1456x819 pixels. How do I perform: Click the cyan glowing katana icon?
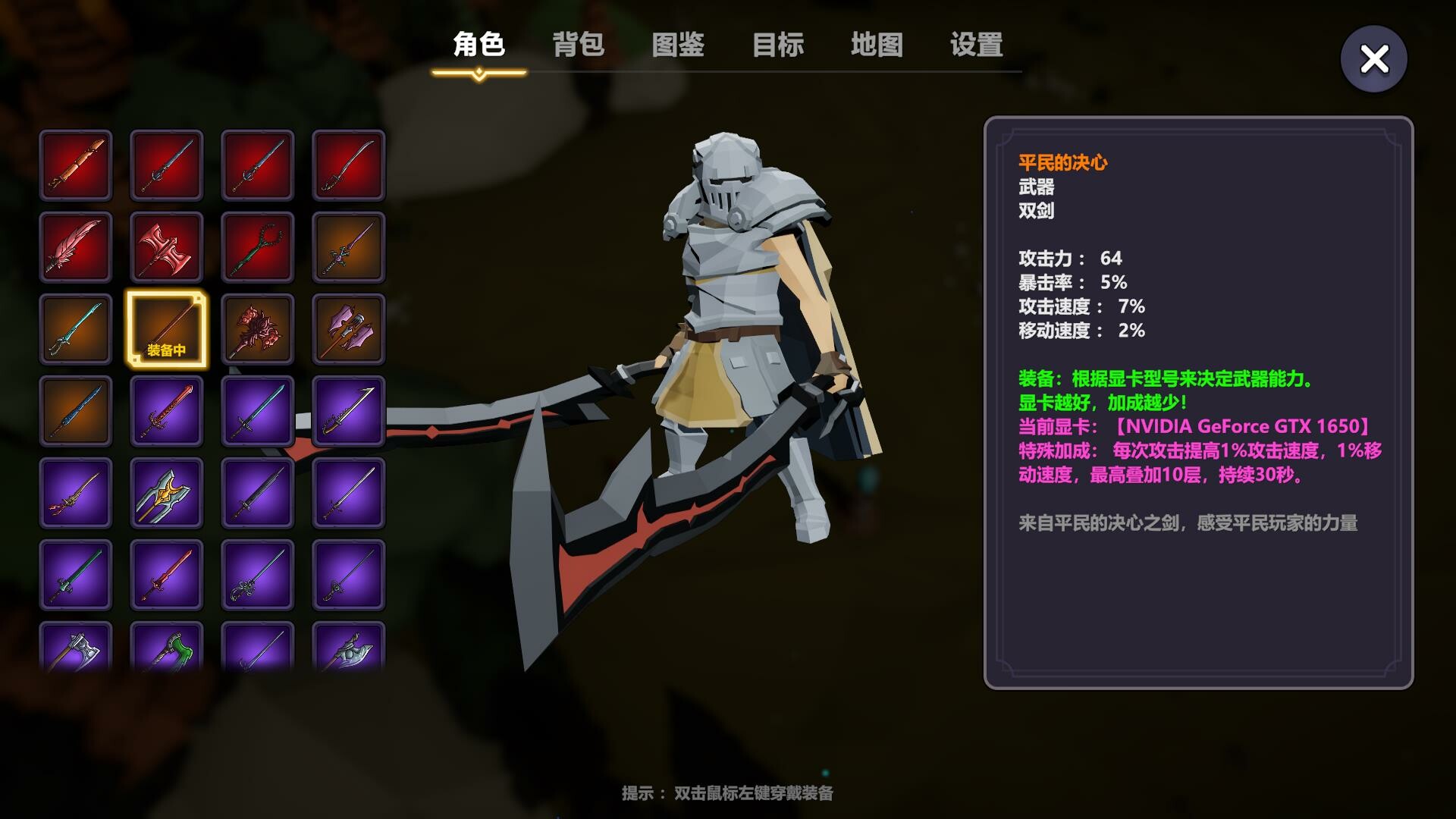tap(76, 329)
